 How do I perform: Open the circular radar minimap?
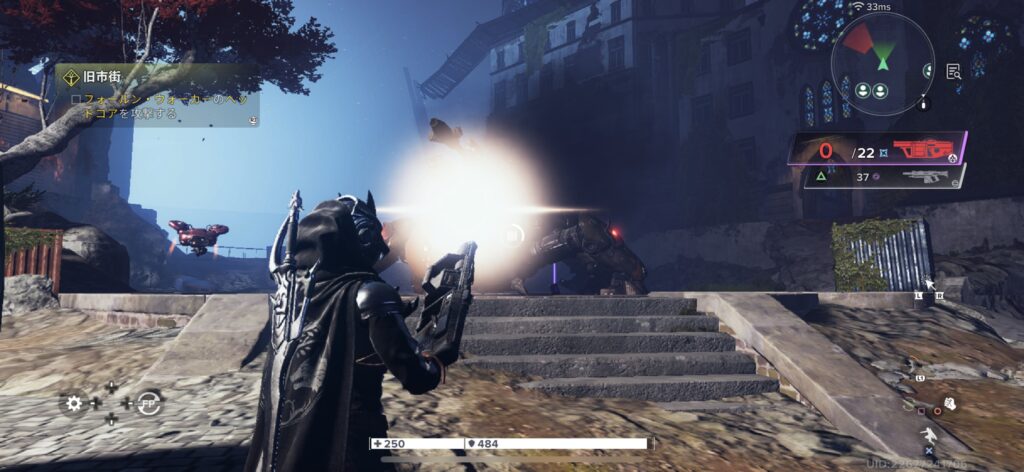[x=882, y=48]
